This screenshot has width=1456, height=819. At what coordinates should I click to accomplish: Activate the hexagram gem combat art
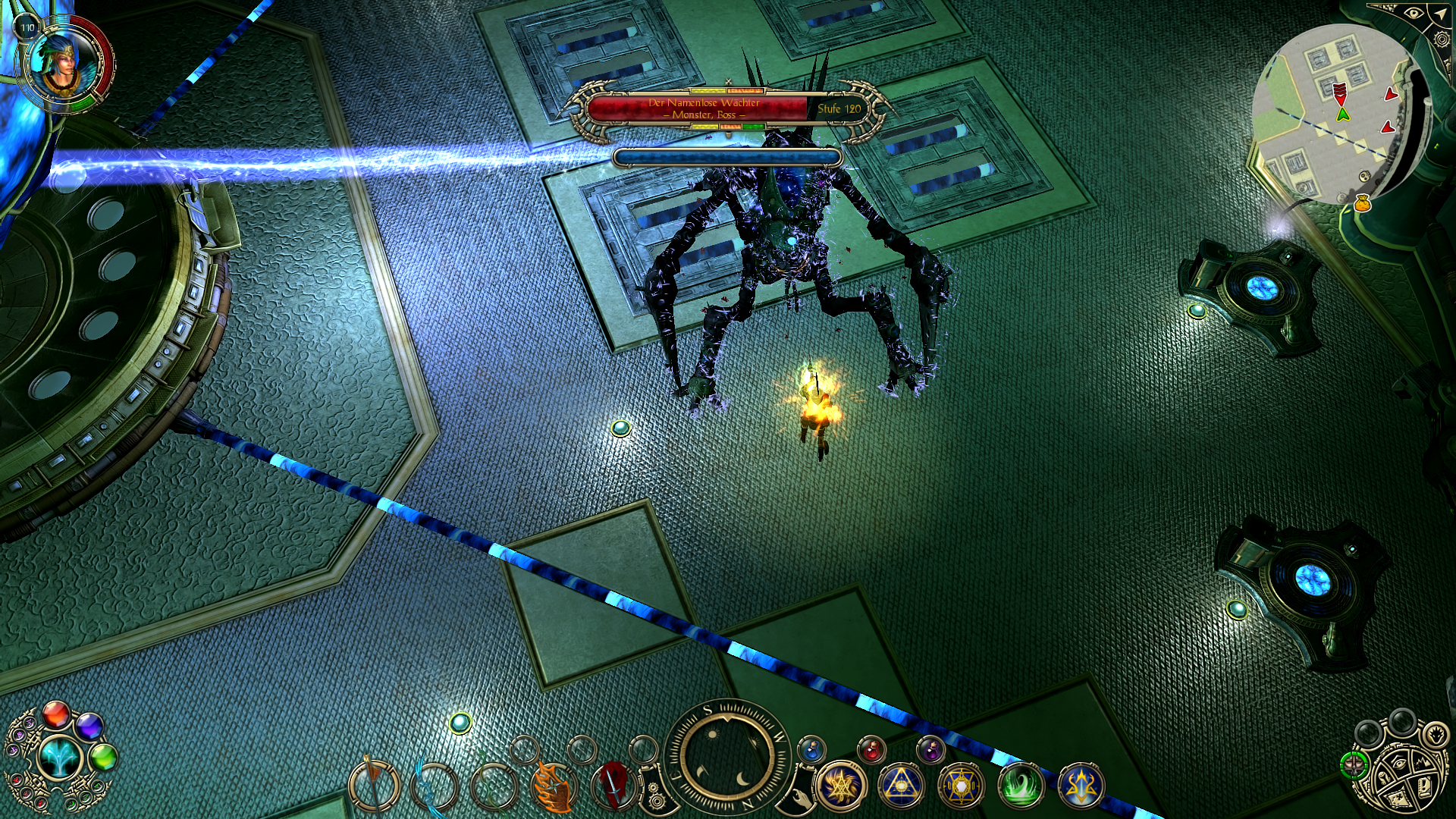[x=961, y=786]
